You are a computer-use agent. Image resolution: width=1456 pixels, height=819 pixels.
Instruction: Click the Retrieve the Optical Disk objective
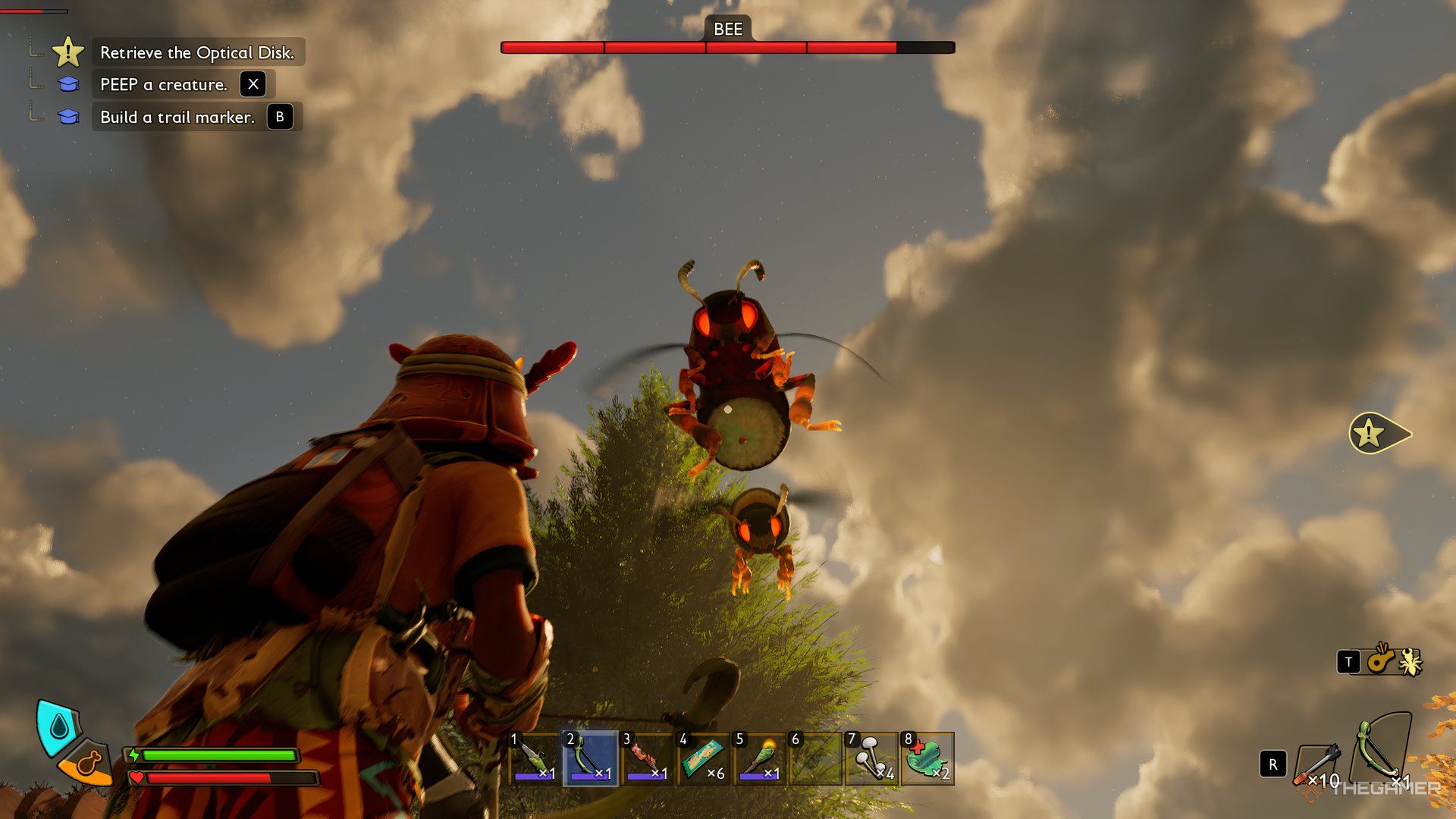pos(197,52)
